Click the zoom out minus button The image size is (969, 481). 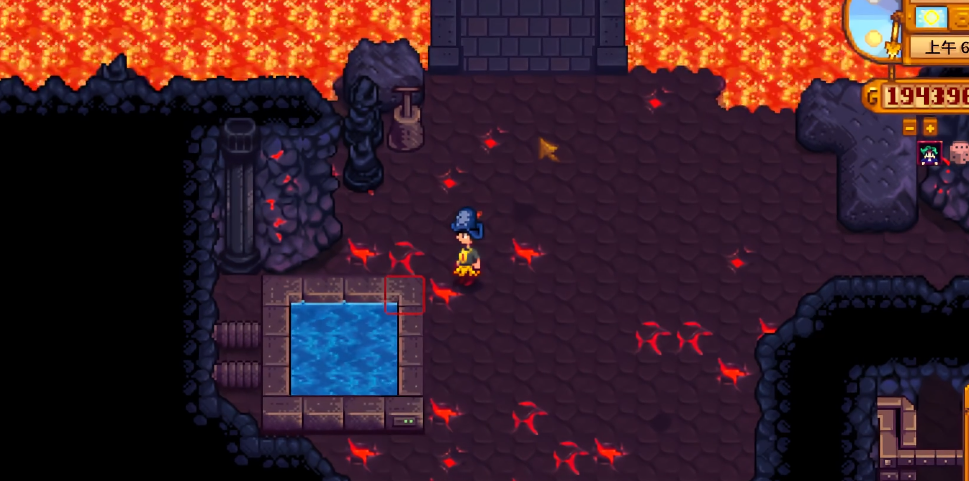coord(909,127)
